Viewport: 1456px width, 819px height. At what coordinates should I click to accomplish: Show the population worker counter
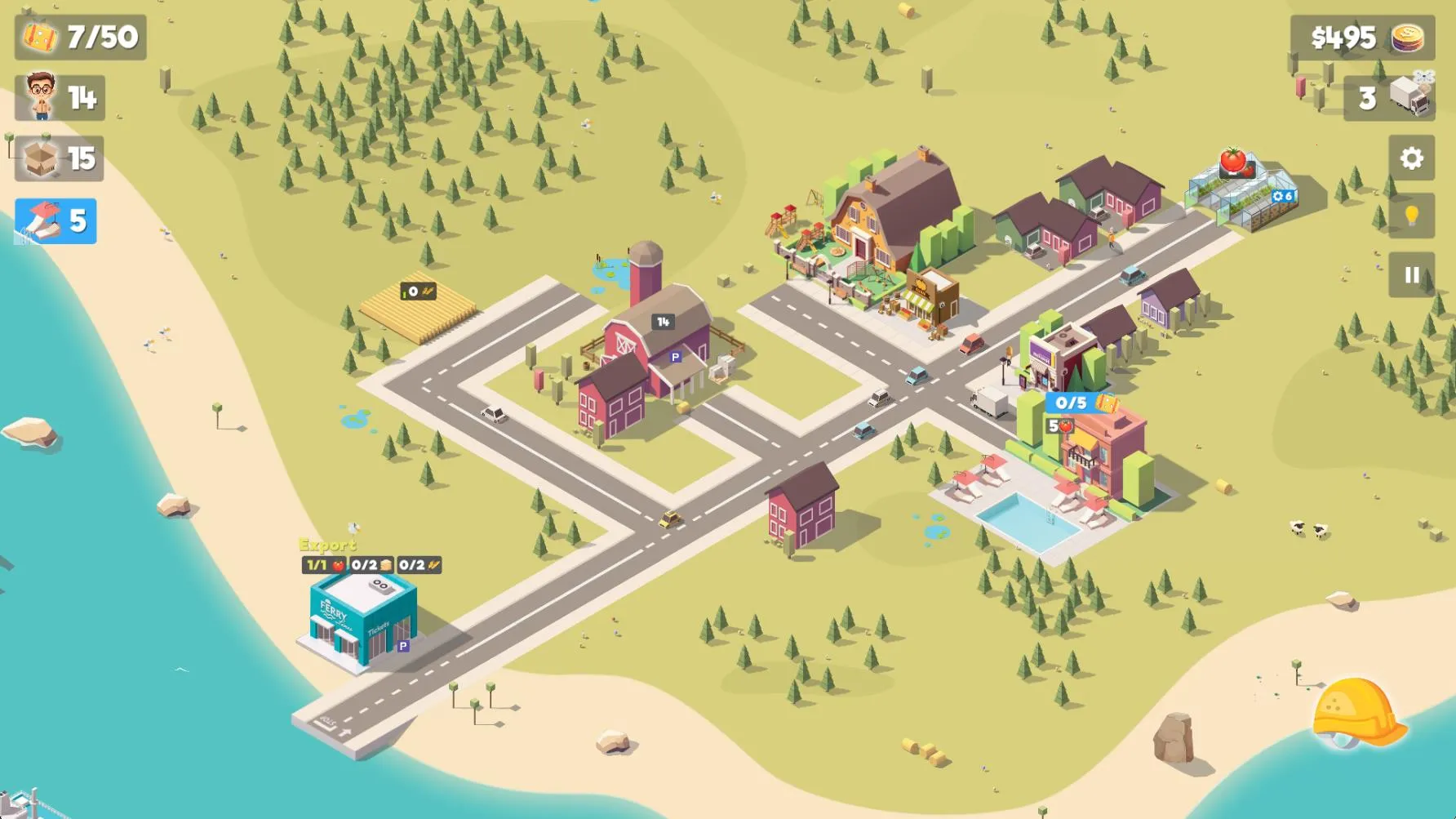point(60,98)
